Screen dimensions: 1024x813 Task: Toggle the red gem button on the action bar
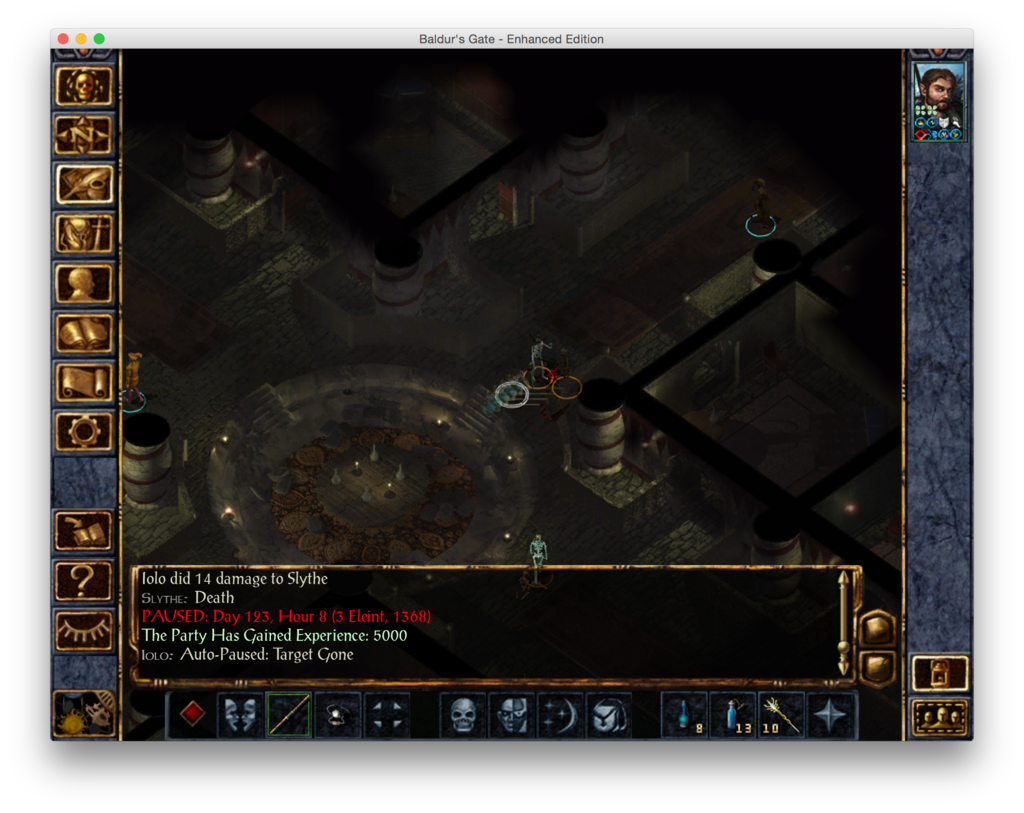[192, 715]
